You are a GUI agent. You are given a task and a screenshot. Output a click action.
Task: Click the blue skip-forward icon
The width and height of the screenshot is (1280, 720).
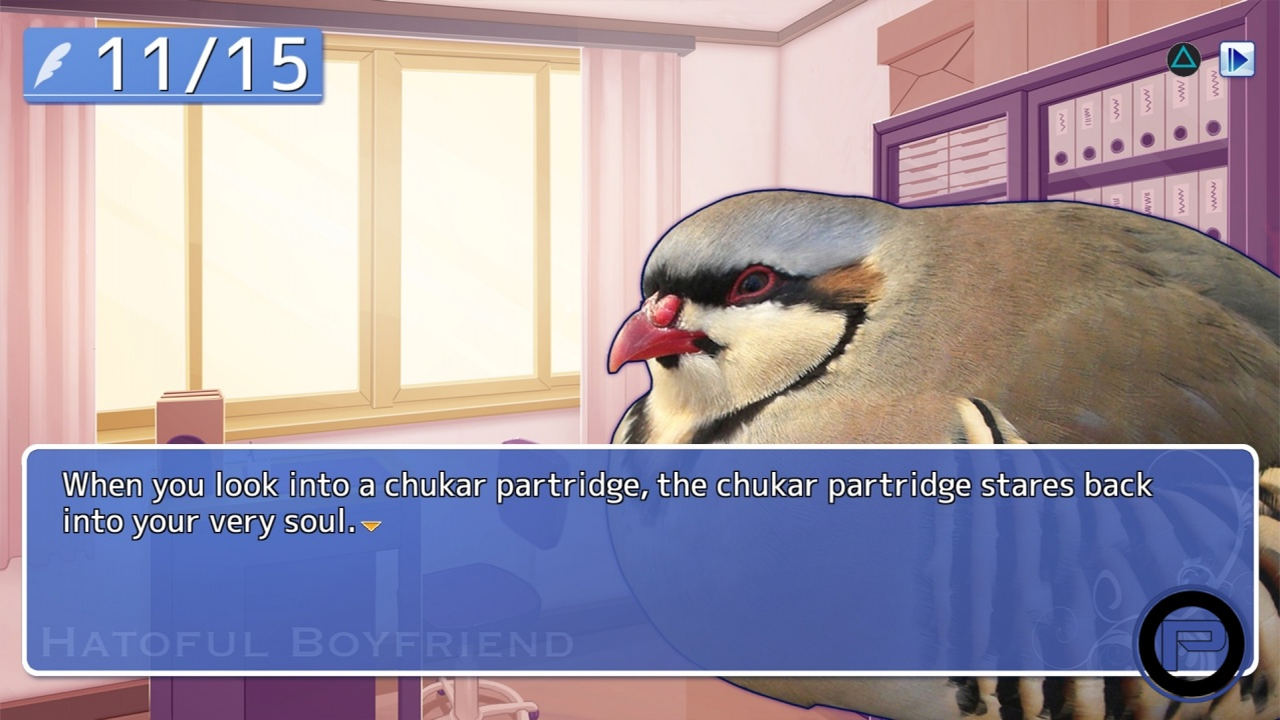(1237, 60)
